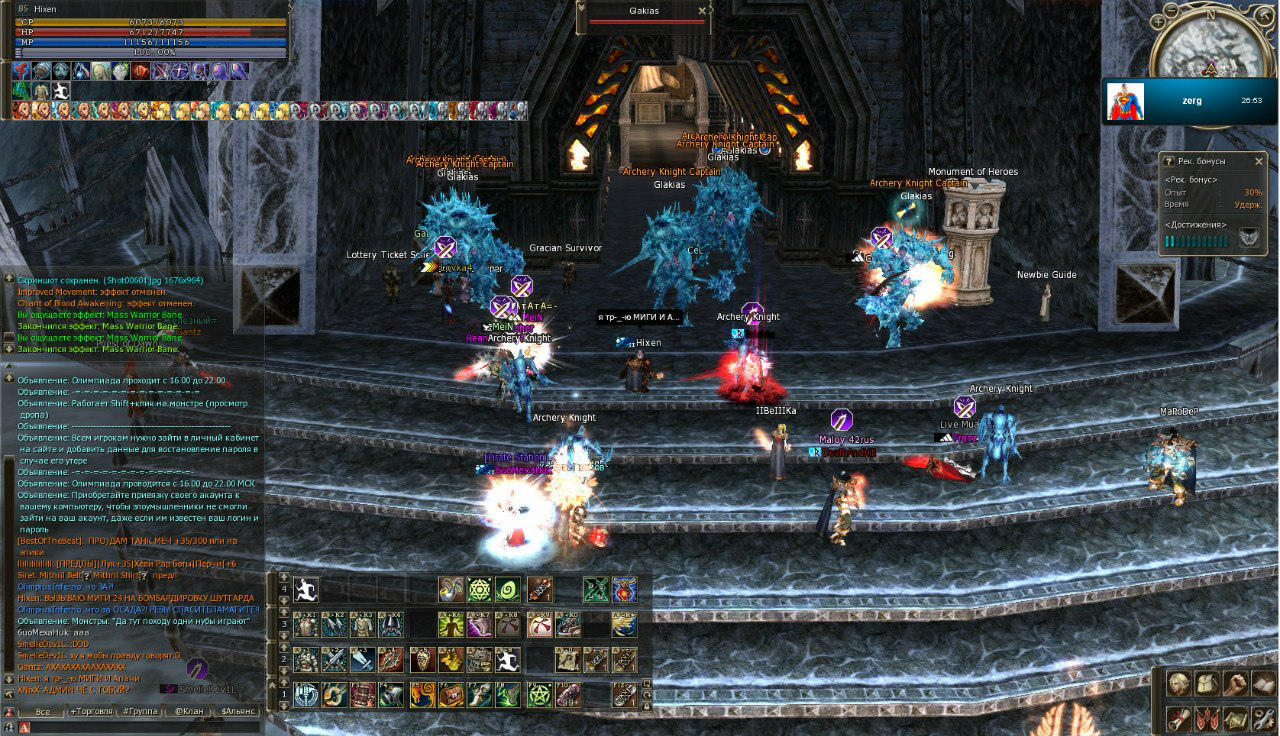Use the treasure chest item in slot F6
The width and height of the screenshot is (1280, 736).
pyautogui.click(x=453, y=694)
